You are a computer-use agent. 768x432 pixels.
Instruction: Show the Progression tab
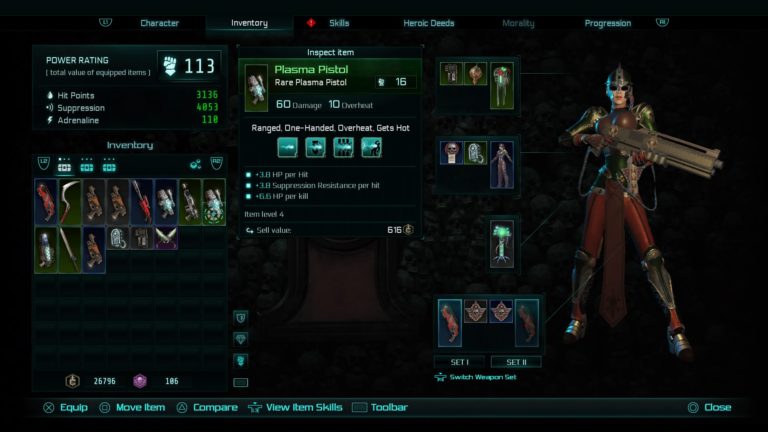[608, 23]
